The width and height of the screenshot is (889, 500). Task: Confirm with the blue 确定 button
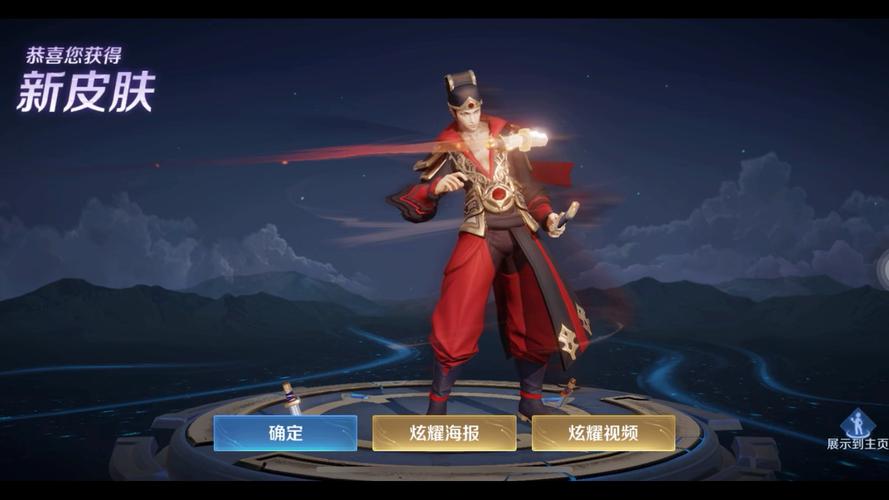point(285,433)
